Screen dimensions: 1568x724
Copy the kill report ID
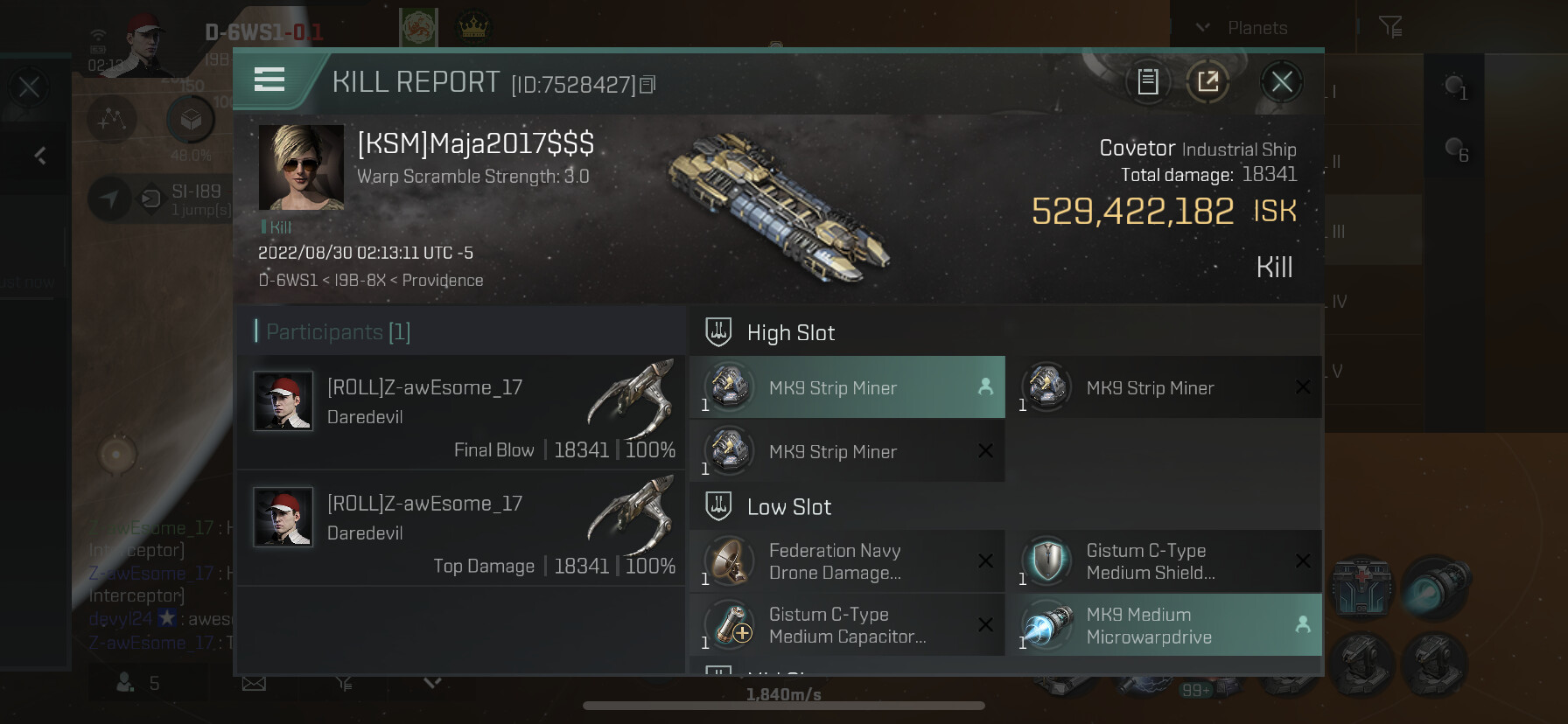(647, 85)
